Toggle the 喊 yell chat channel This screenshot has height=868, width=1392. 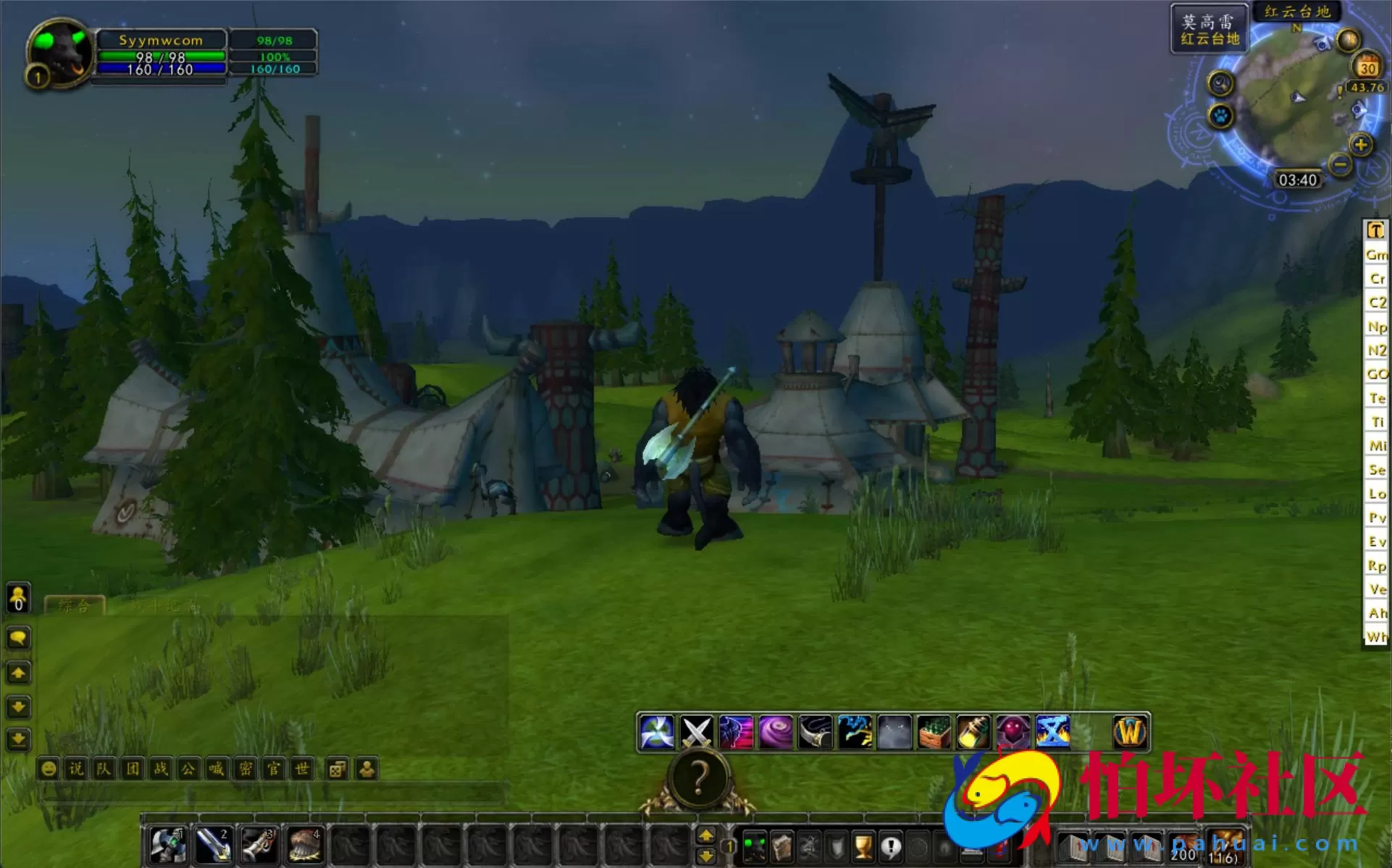click(217, 769)
